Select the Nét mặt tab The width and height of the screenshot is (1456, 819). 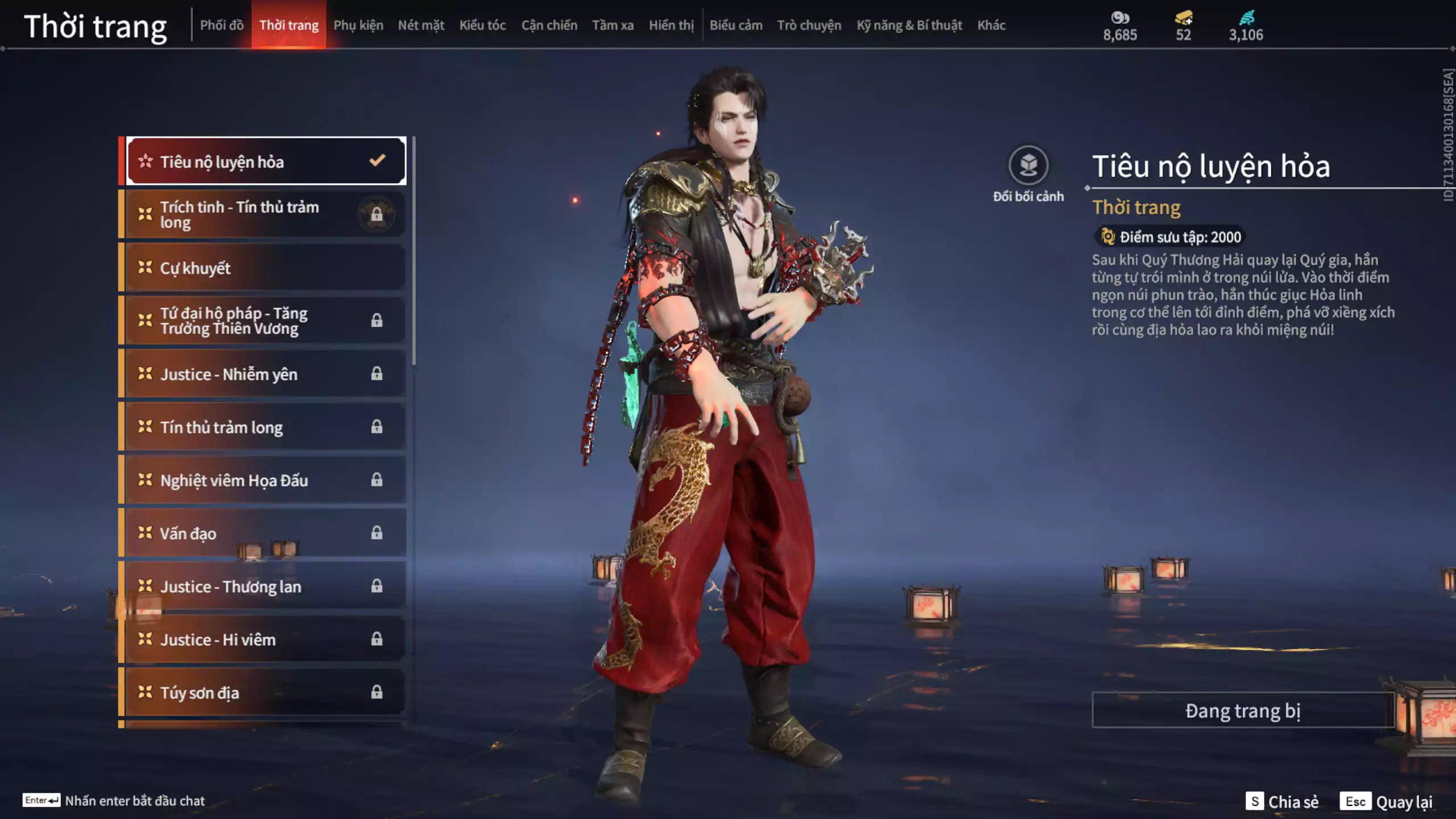pos(421,25)
